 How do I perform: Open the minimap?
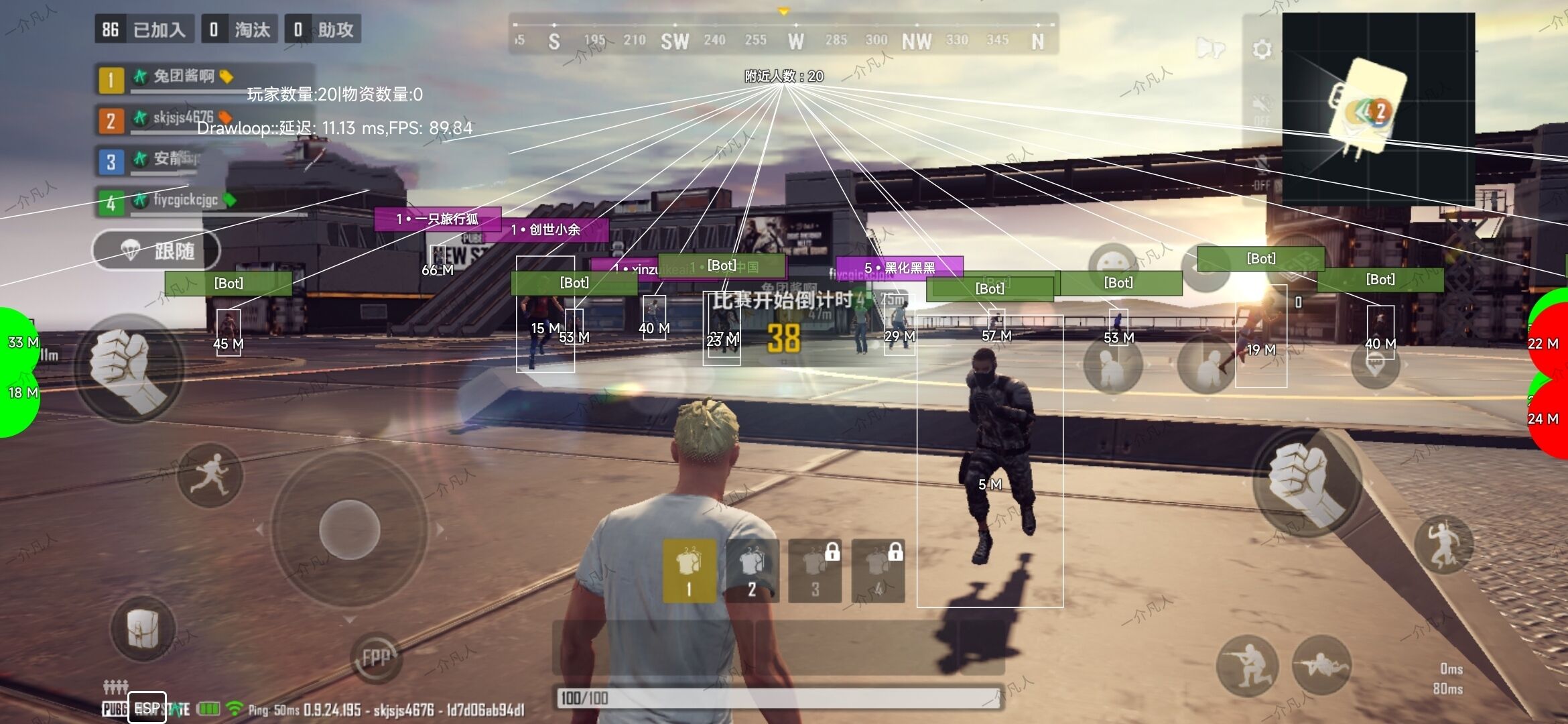(x=1378, y=109)
